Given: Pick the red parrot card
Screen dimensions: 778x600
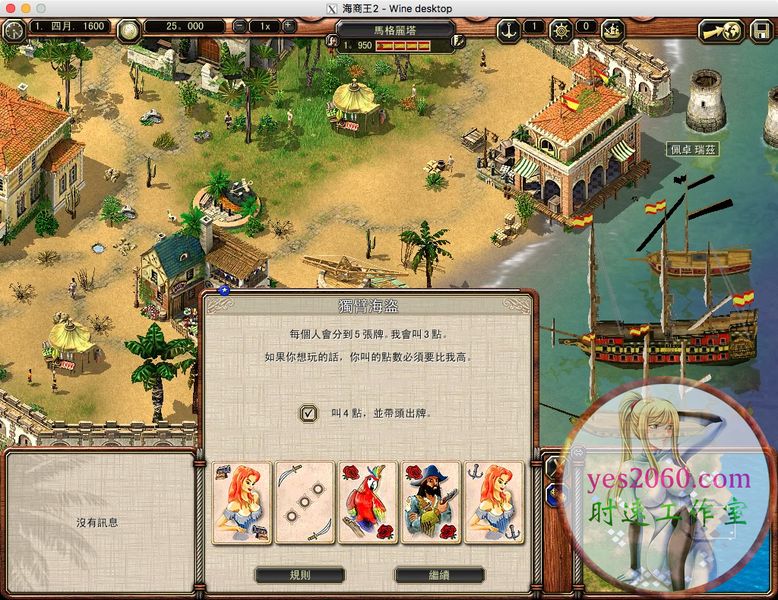Looking at the screenshot, I should point(368,502).
